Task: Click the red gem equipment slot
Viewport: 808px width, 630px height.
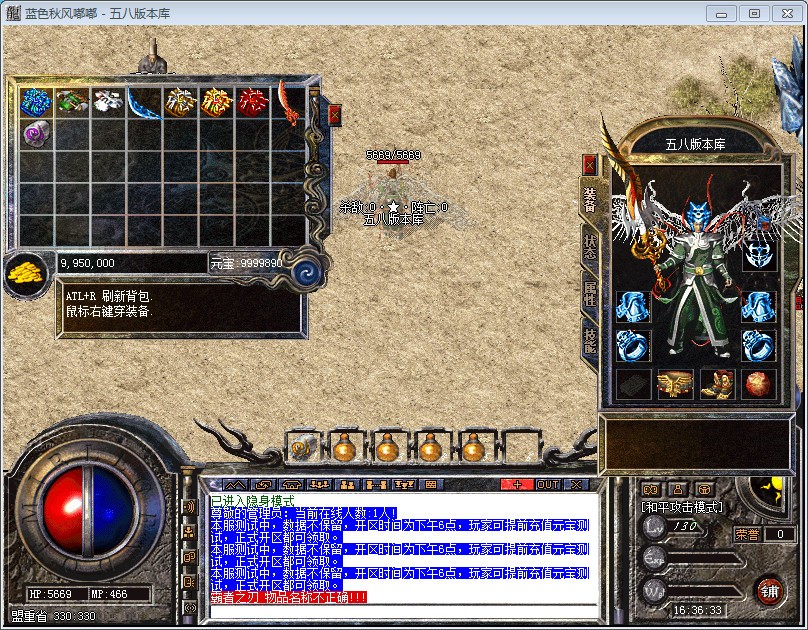Action: pyautogui.click(x=757, y=384)
